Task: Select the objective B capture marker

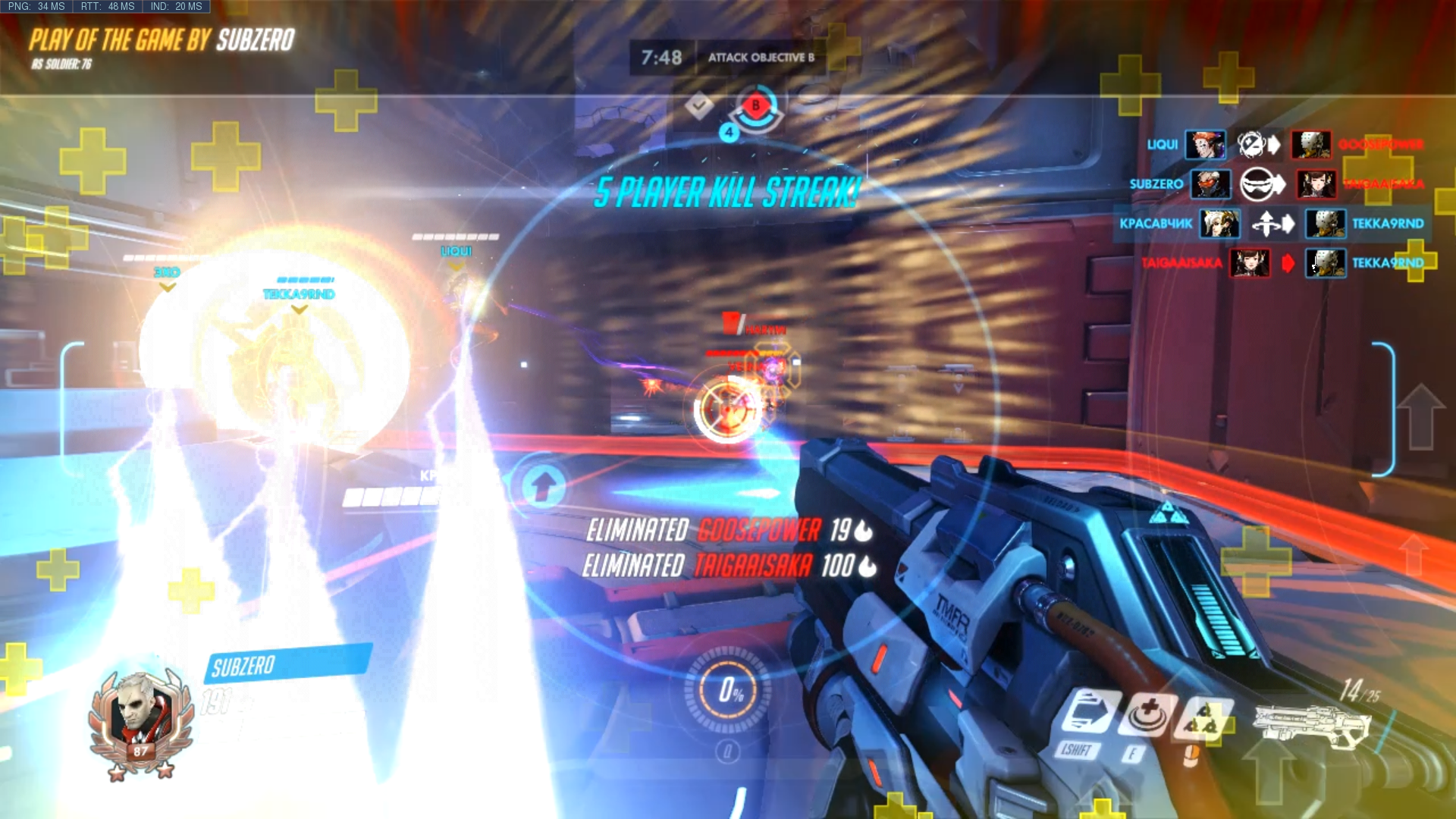Action: [x=755, y=107]
